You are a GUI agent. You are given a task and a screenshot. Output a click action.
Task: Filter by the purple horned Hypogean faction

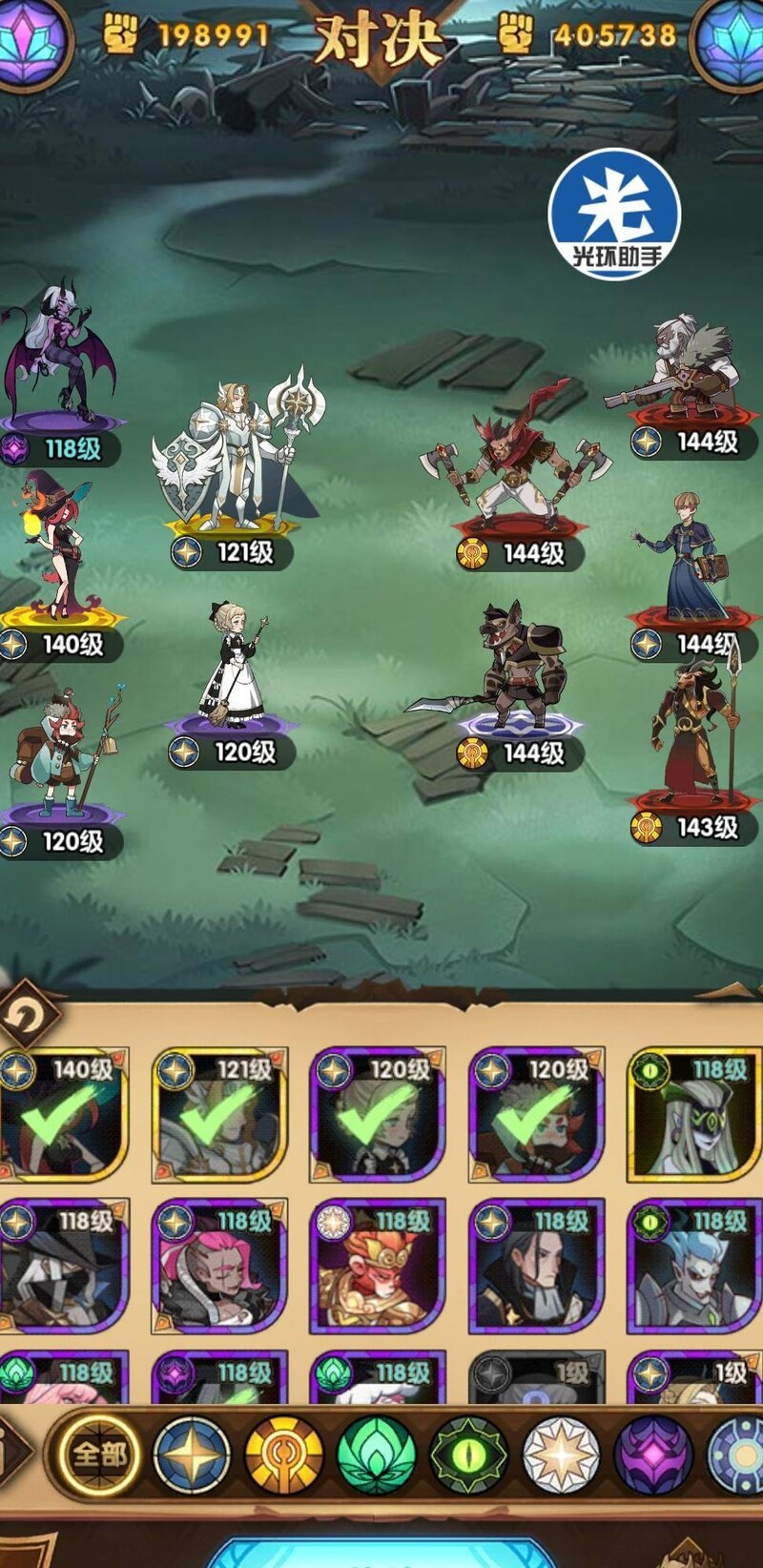click(x=653, y=1455)
